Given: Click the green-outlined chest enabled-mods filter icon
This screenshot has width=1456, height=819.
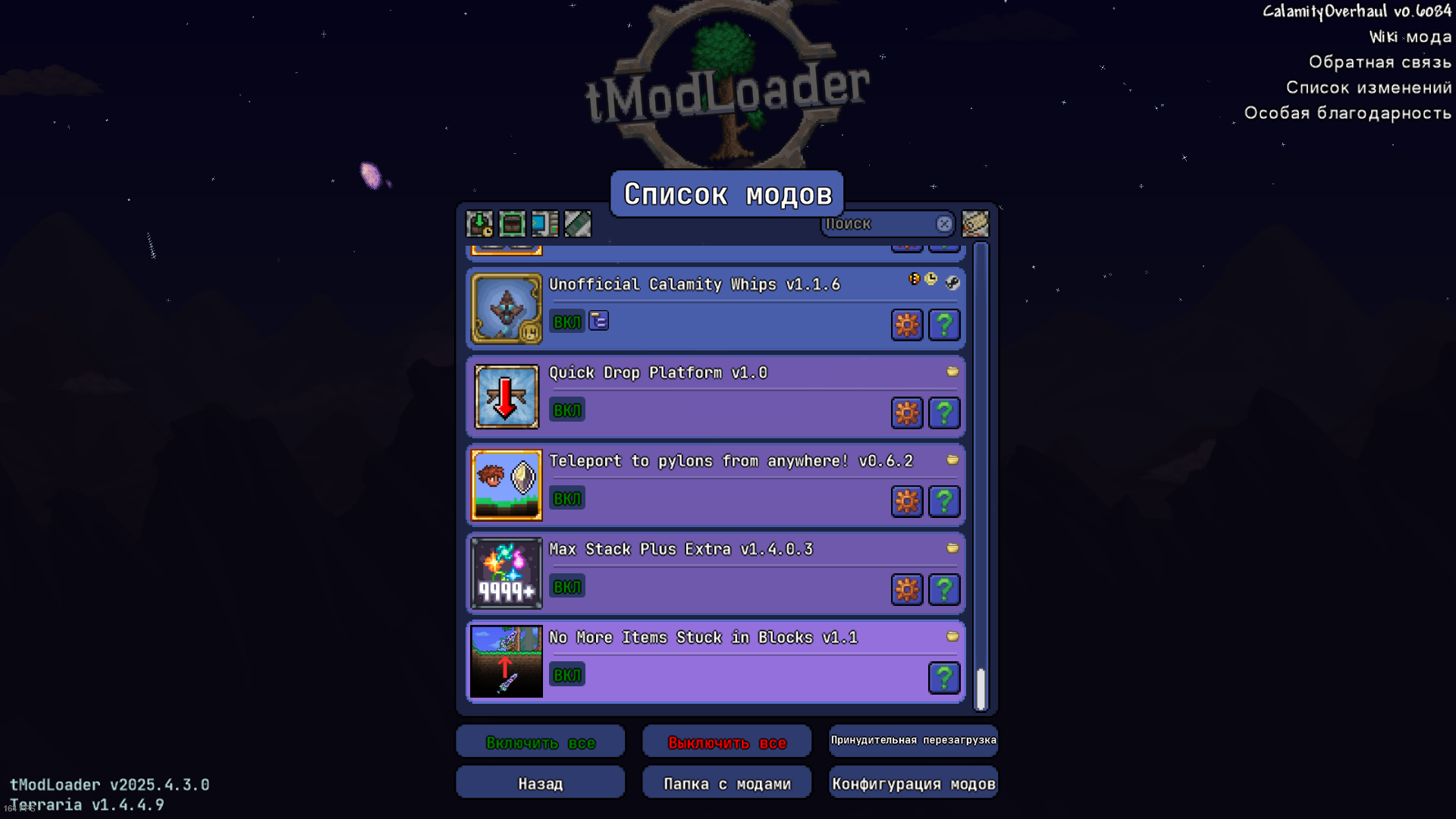Looking at the screenshot, I should click(512, 224).
